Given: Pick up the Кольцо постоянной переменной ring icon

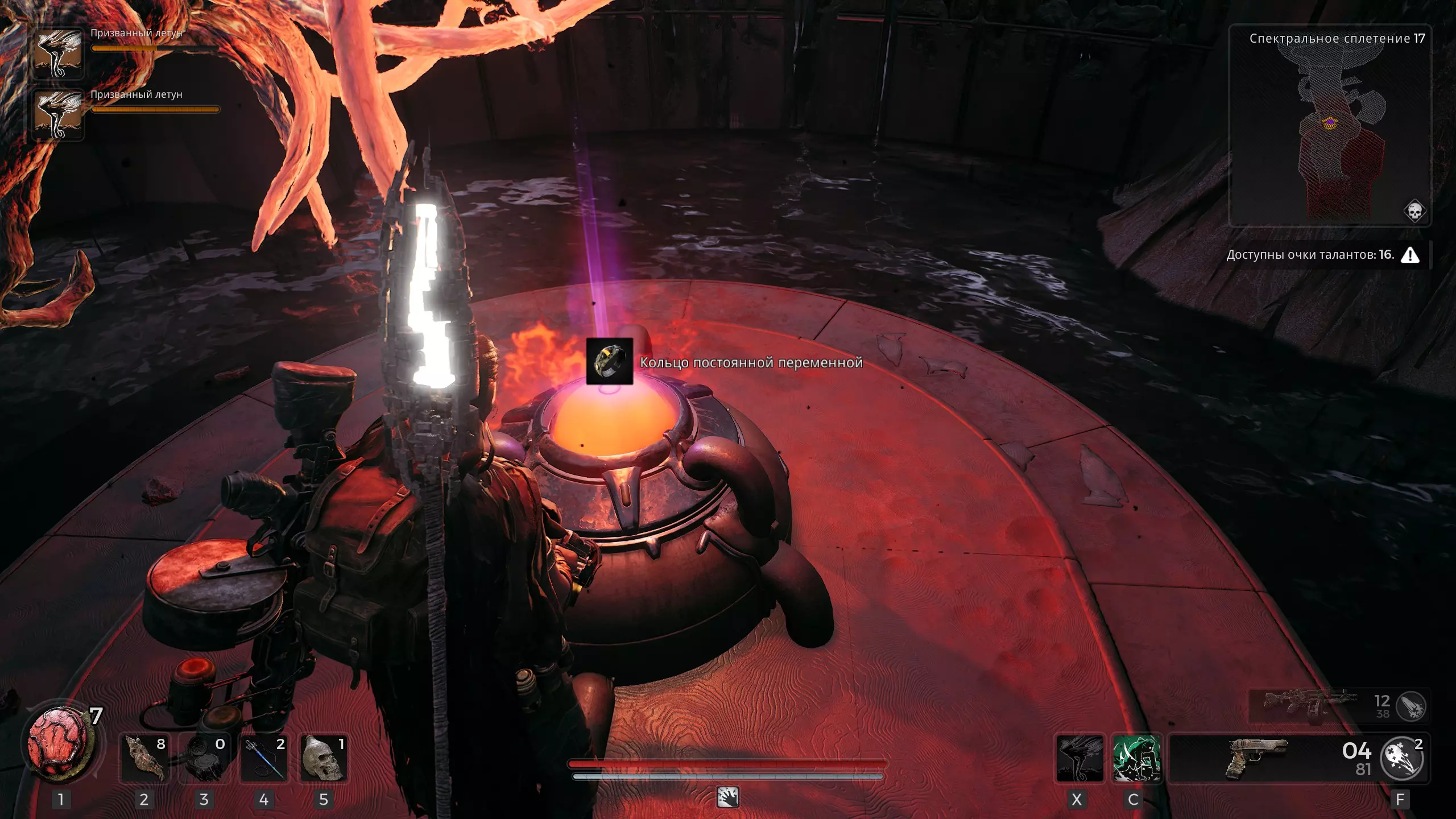Looking at the screenshot, I should coord(609,361).
